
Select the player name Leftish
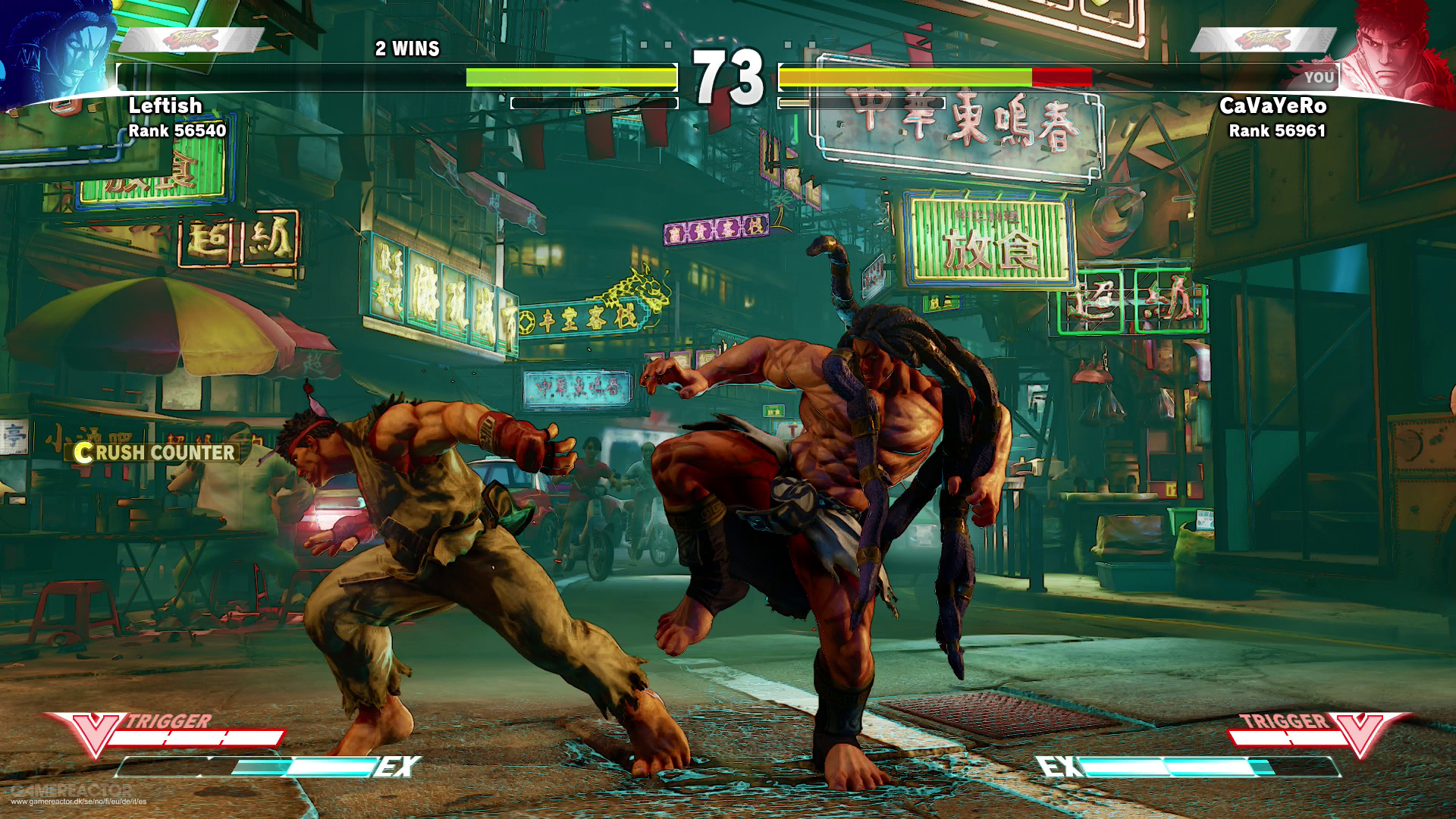(165, 106)
